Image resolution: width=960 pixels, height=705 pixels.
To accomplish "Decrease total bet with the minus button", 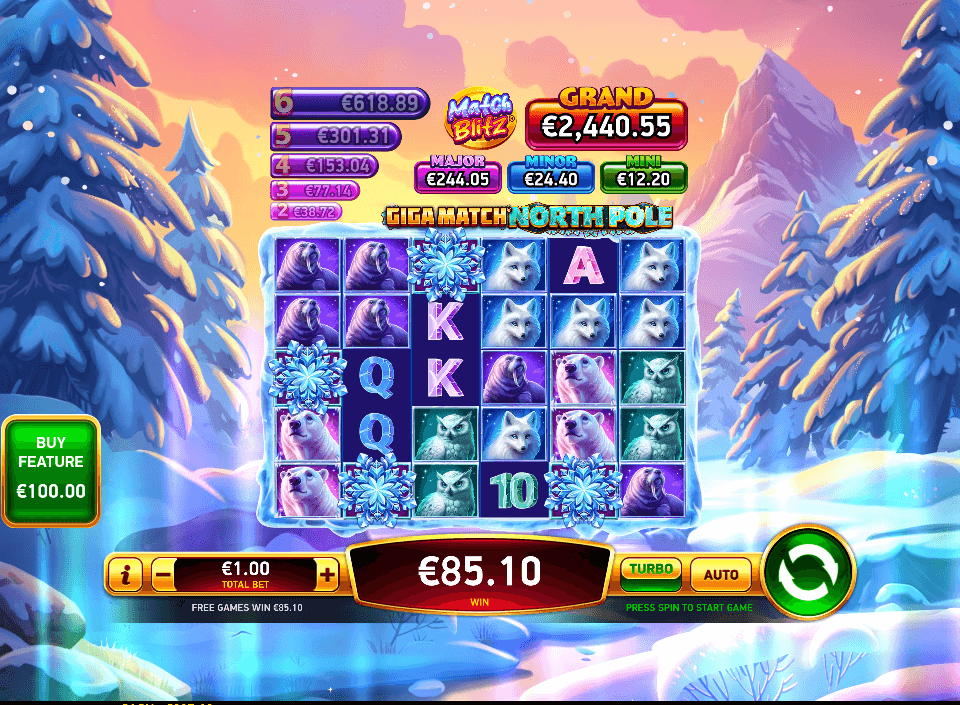I will (x=163, y=574).
